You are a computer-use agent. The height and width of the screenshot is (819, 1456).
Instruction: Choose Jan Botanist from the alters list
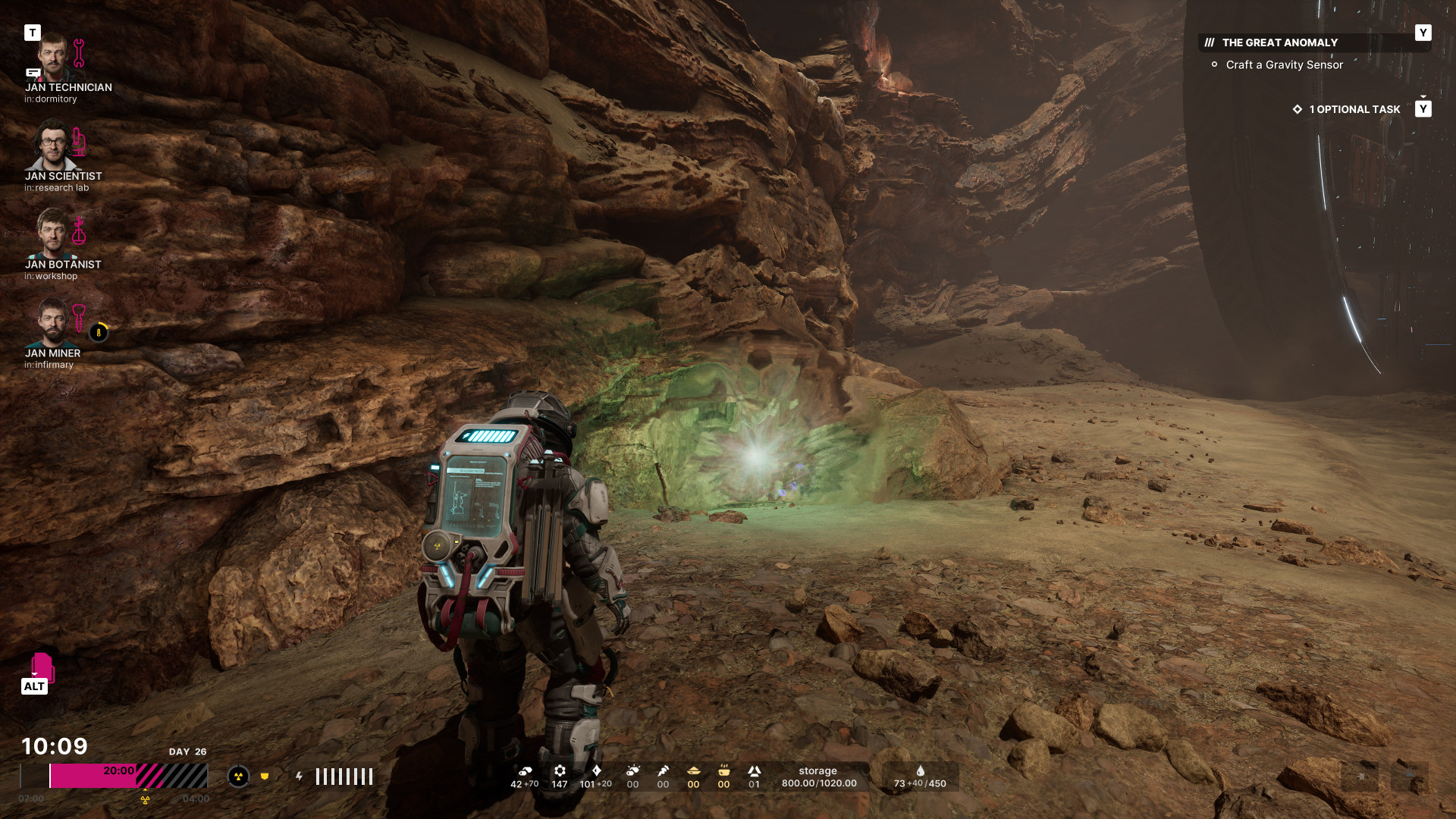pos(52,234)
